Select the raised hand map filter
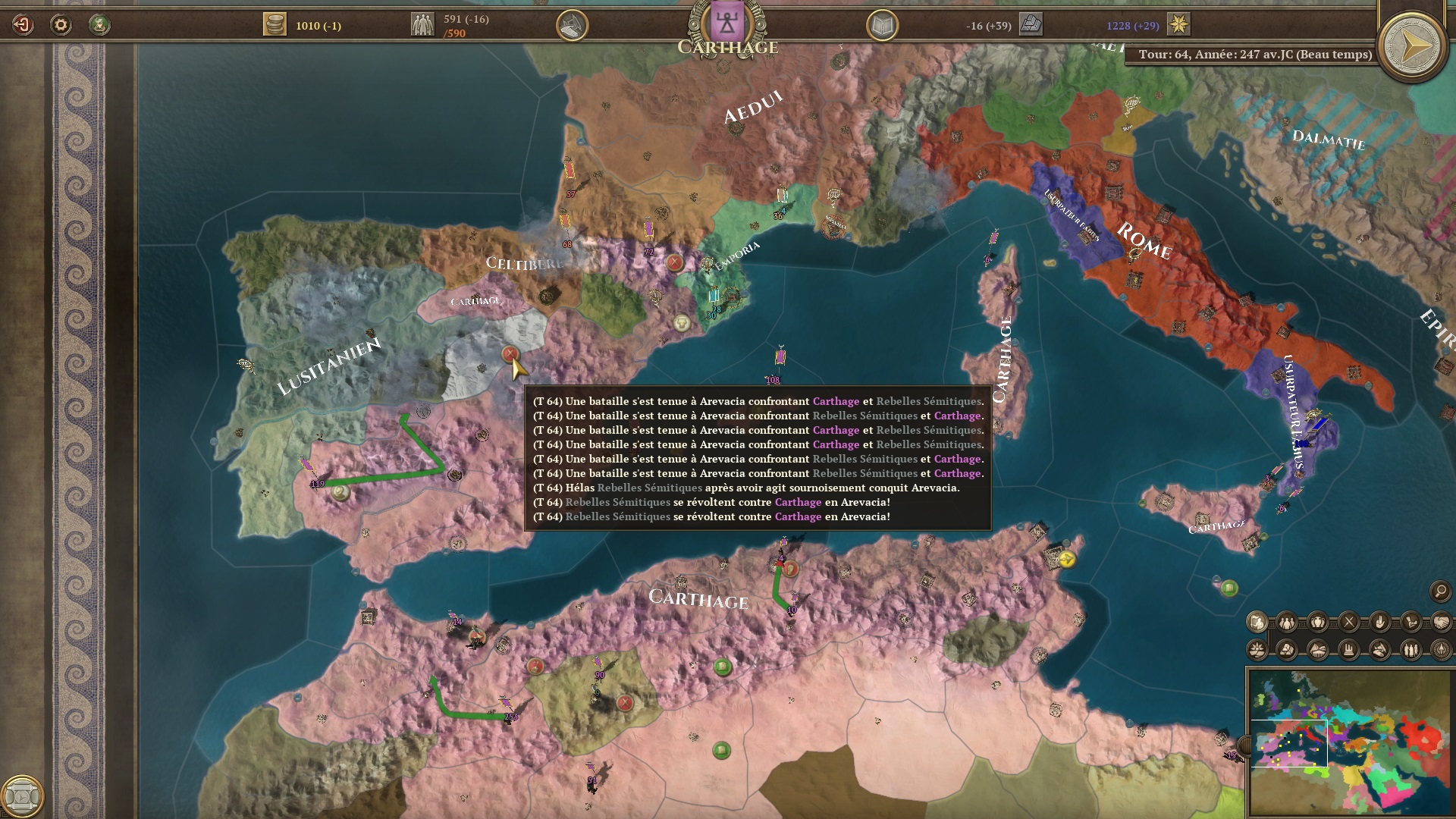 coord(1379,623)
